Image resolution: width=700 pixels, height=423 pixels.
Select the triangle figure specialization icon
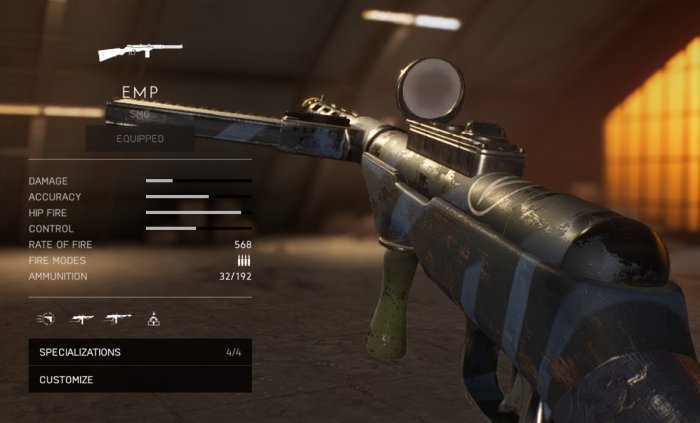point(153,320)
